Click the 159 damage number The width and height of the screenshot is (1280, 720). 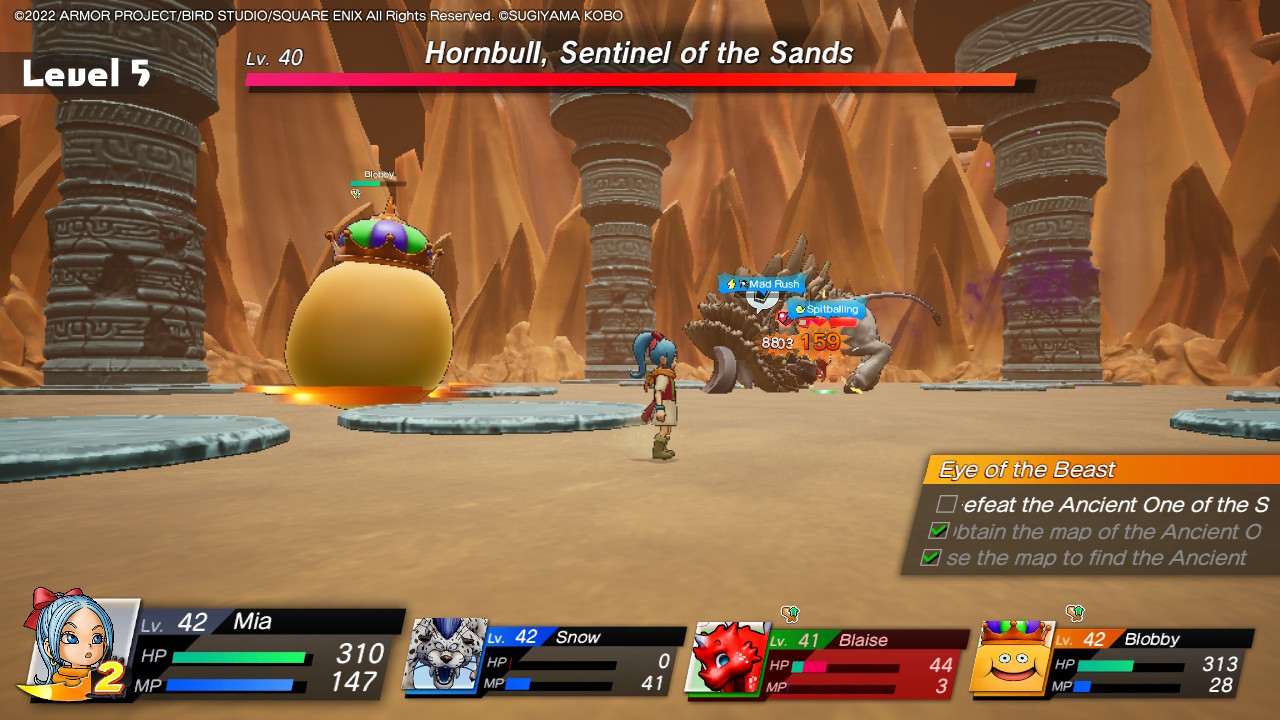coord(820,342)
